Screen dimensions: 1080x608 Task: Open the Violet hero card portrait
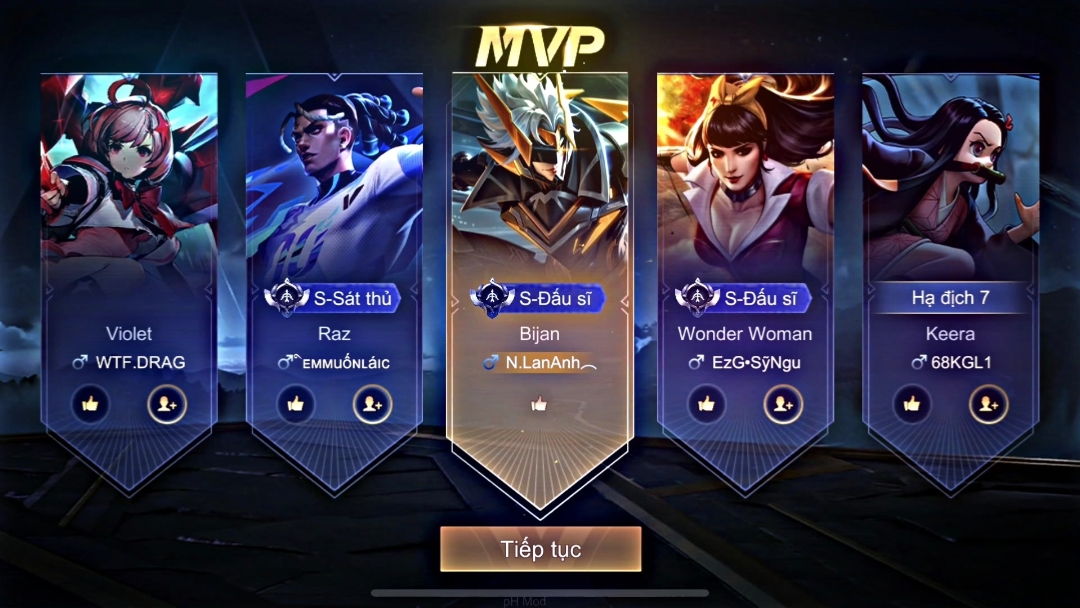(129, 180)
